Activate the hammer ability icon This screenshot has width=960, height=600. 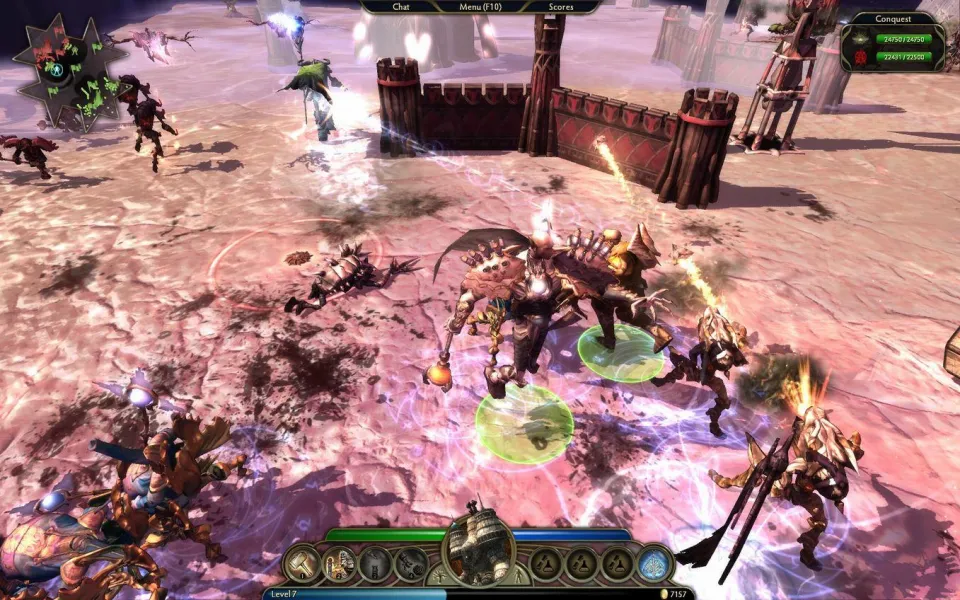(301, 564)
